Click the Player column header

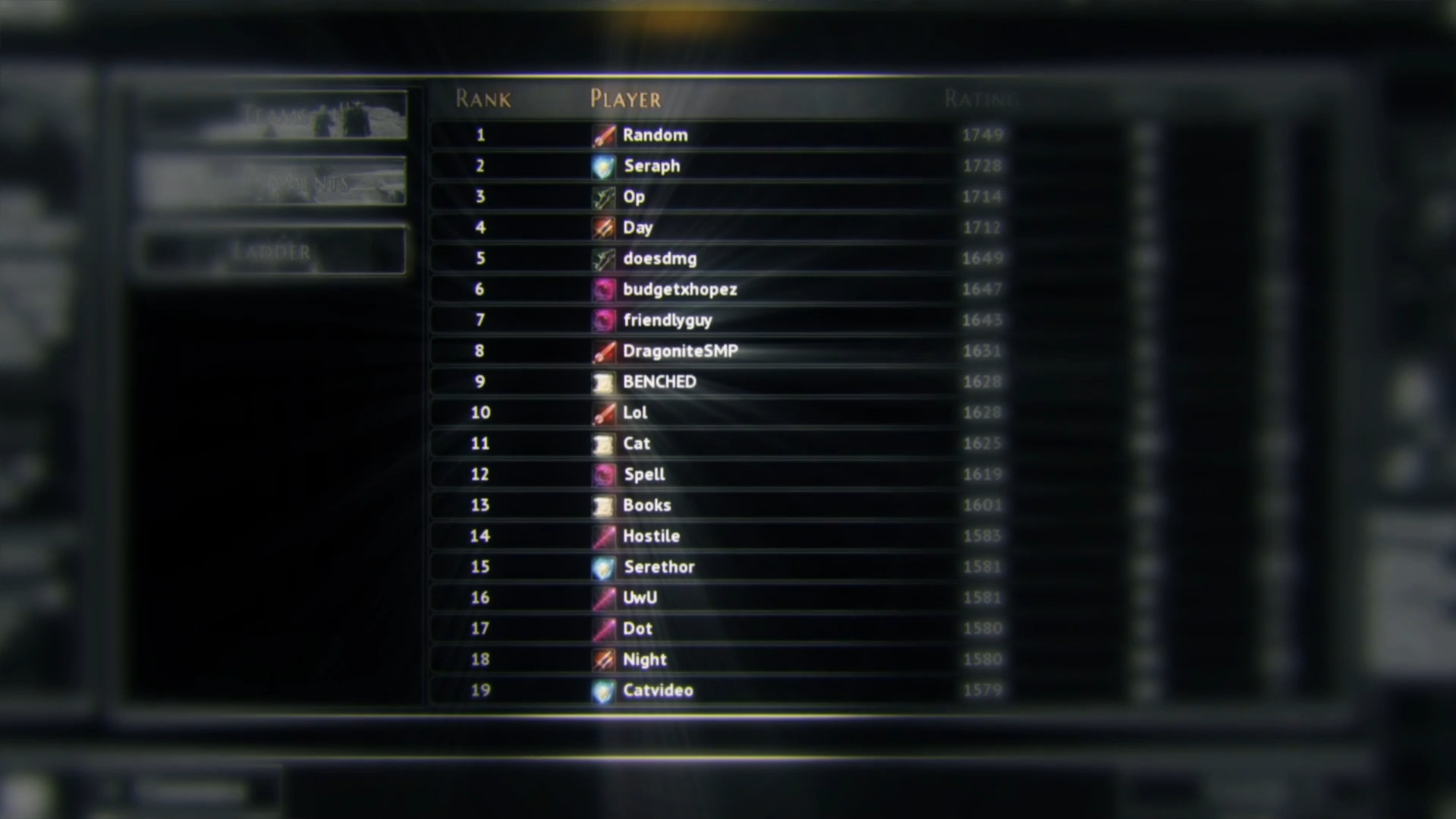coord(624,99)
